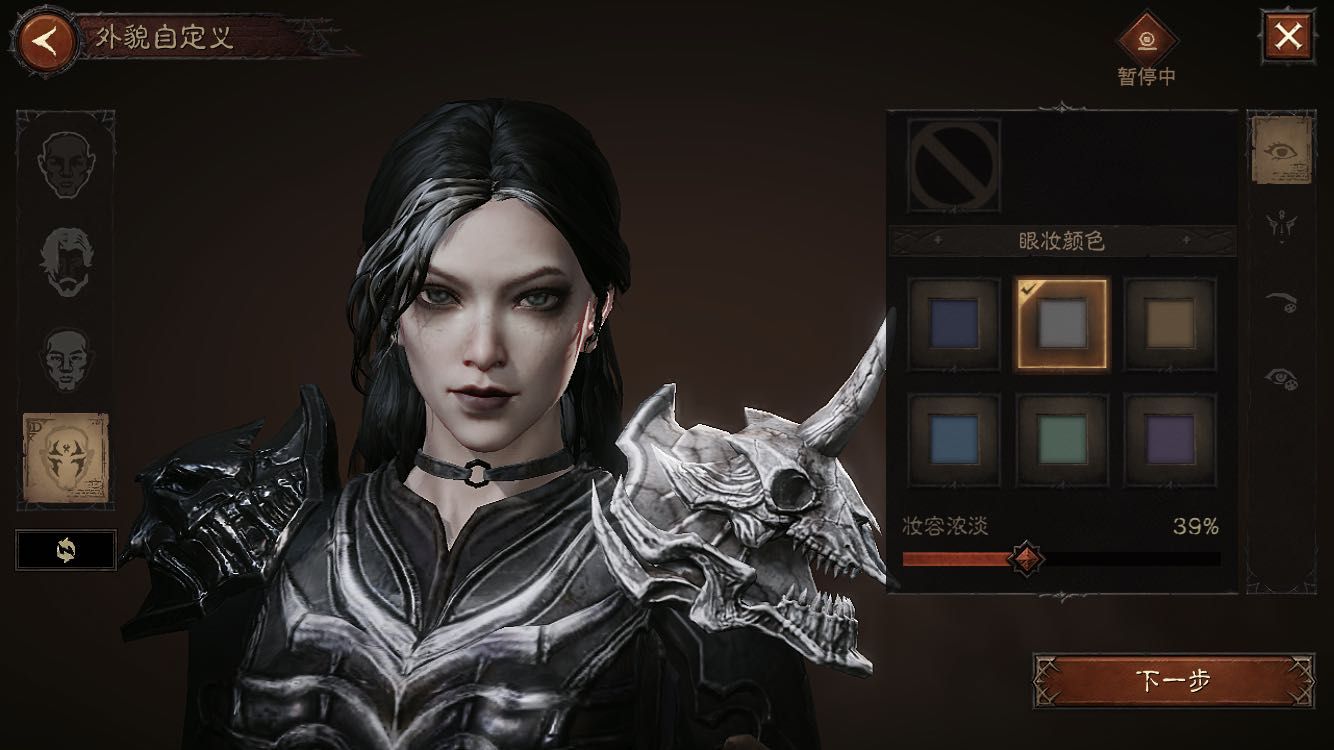Choose the no-makeup empty option
Viewport: 1334px width, 750px height.
click(954, 166)
